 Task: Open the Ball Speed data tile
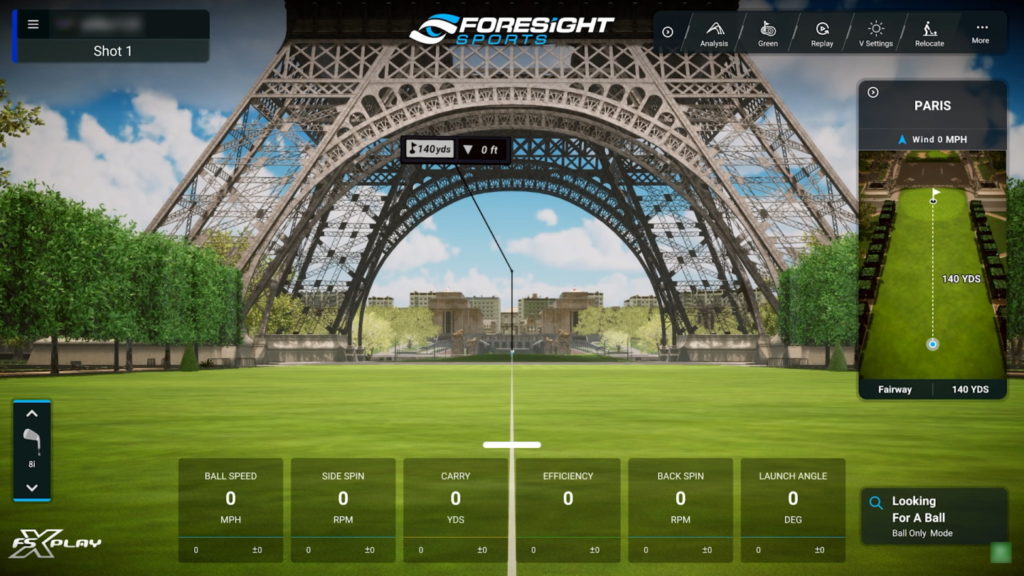coord(230,509)
